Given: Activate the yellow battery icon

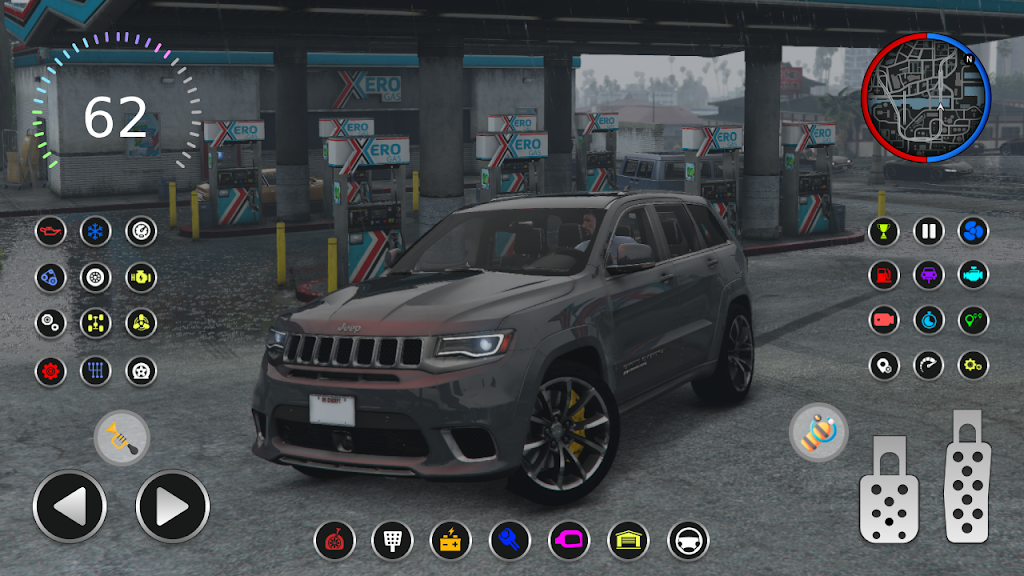Looking at the screenshot, I should coord(451,541).
